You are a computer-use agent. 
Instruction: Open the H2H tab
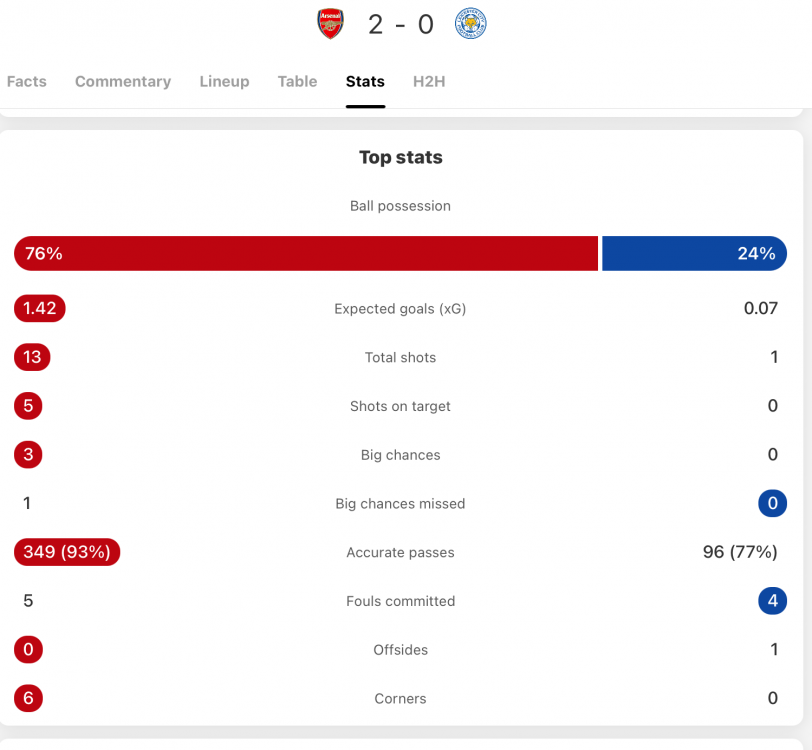pyautogui.click(x=429, y=82)
